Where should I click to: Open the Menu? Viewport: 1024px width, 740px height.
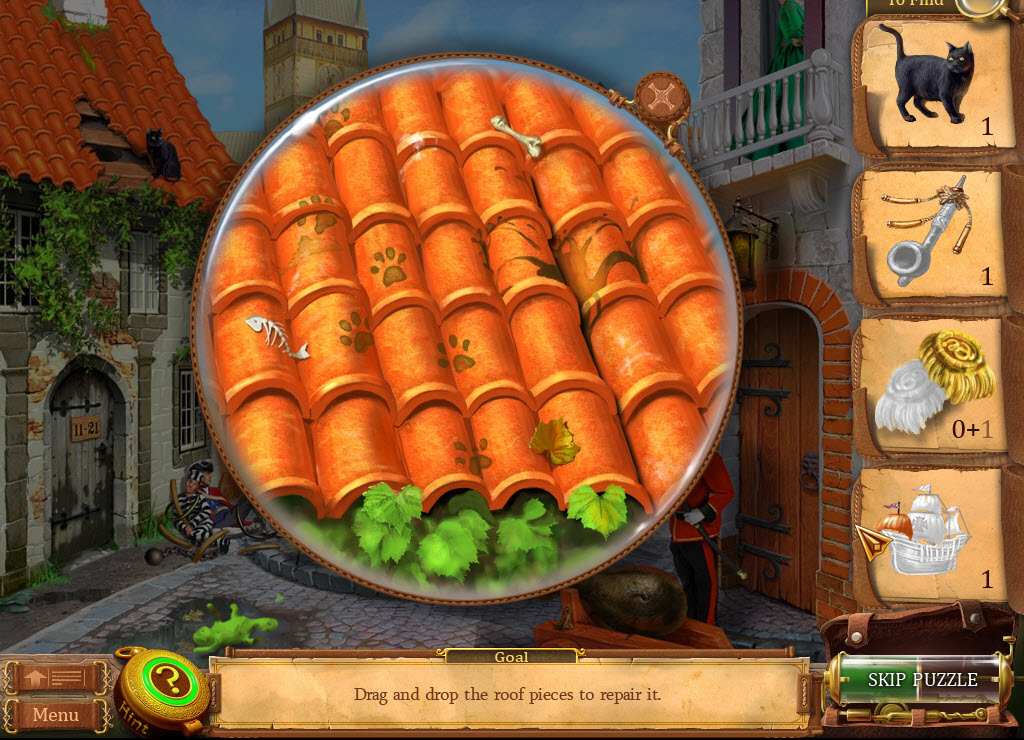click(x=56, y=714)
